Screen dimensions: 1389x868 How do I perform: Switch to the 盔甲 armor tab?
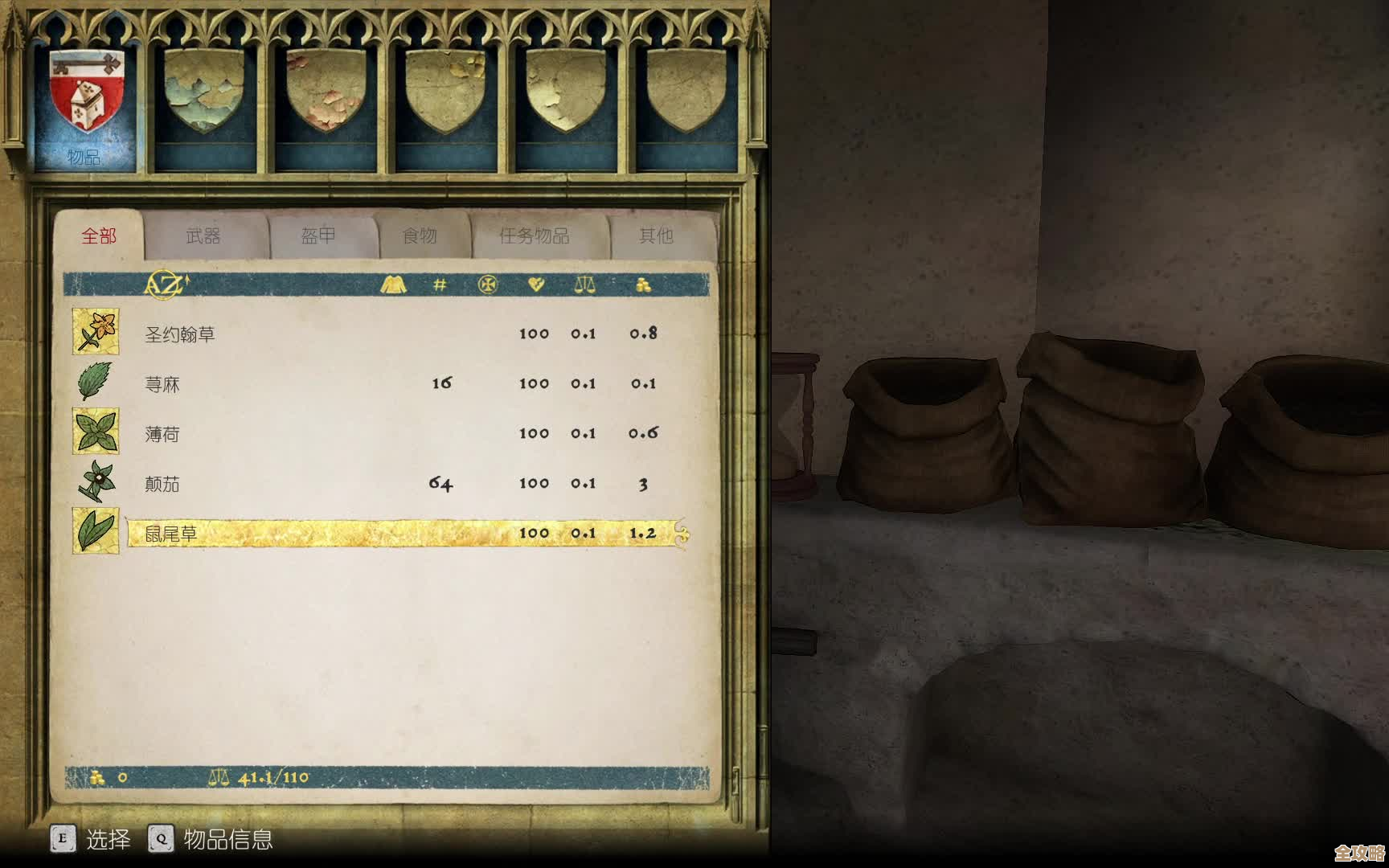pyautogui.click(x=318, y=235)
